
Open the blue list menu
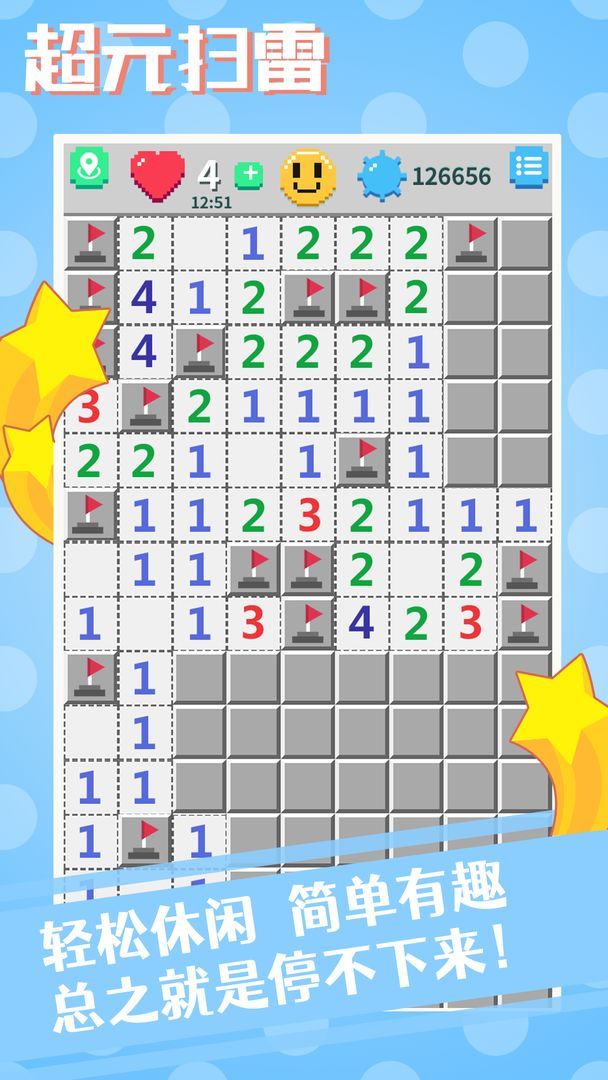coord(528,168)
